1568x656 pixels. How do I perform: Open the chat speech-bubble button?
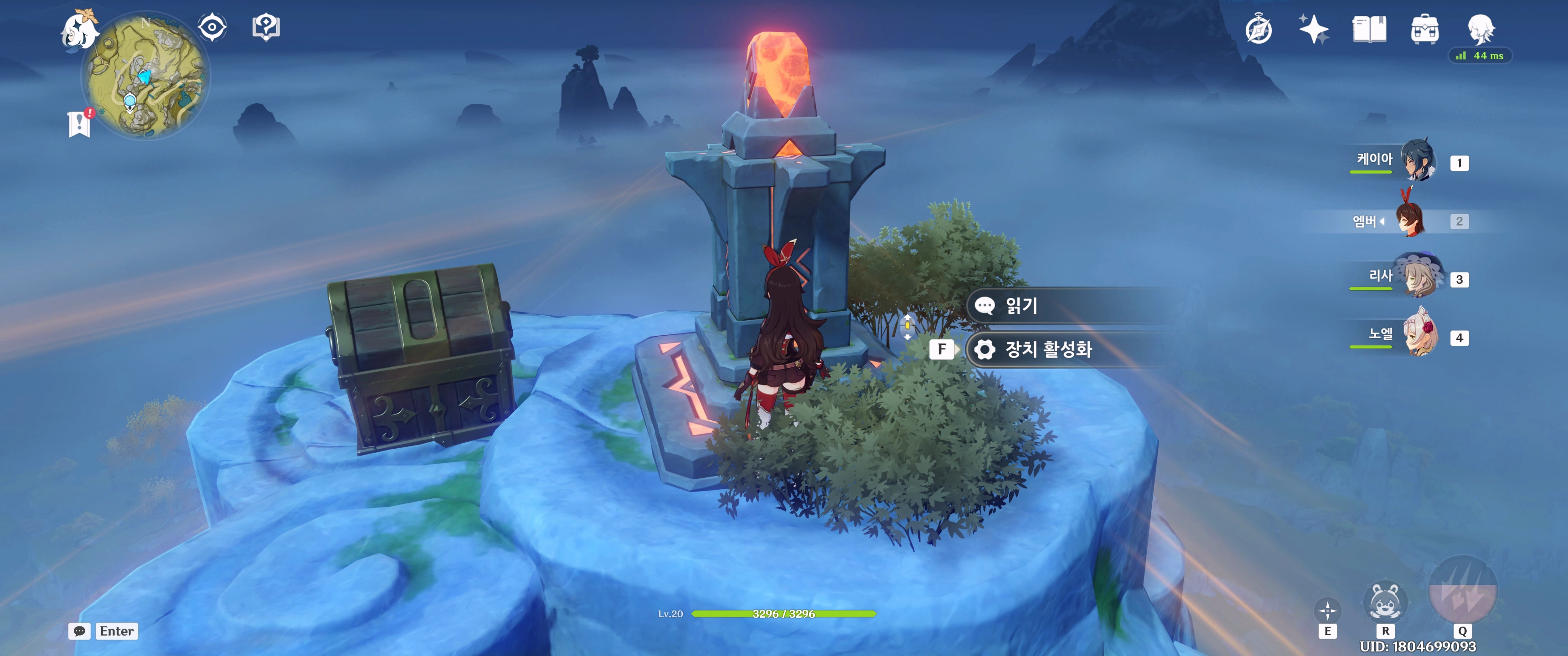pyautogui.click(x=80, y=631)
